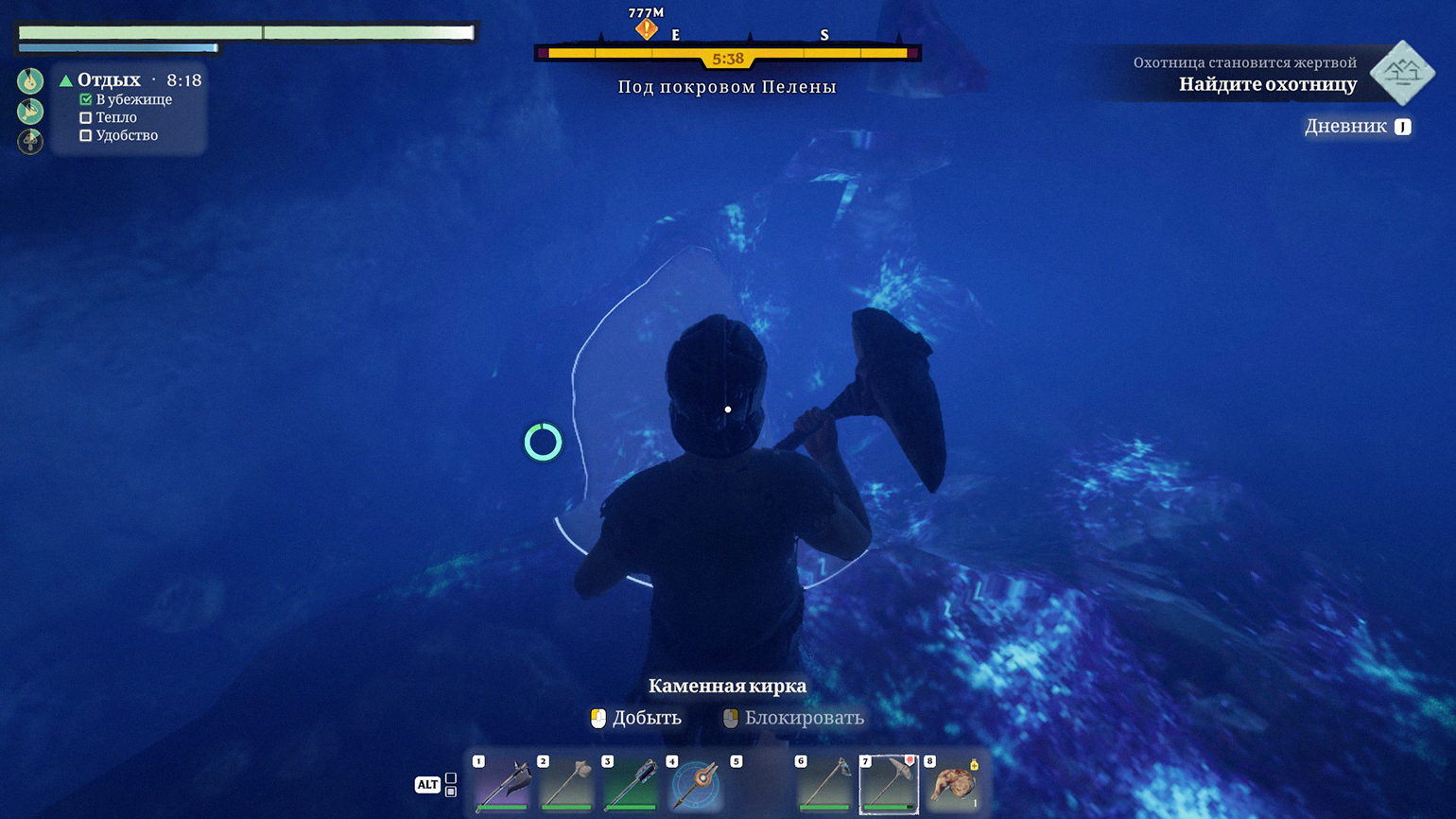Choose the dark mace in slot 3
Image resolution: width=1456 pixels, height=819 pixels.
[x=632, y=783]
